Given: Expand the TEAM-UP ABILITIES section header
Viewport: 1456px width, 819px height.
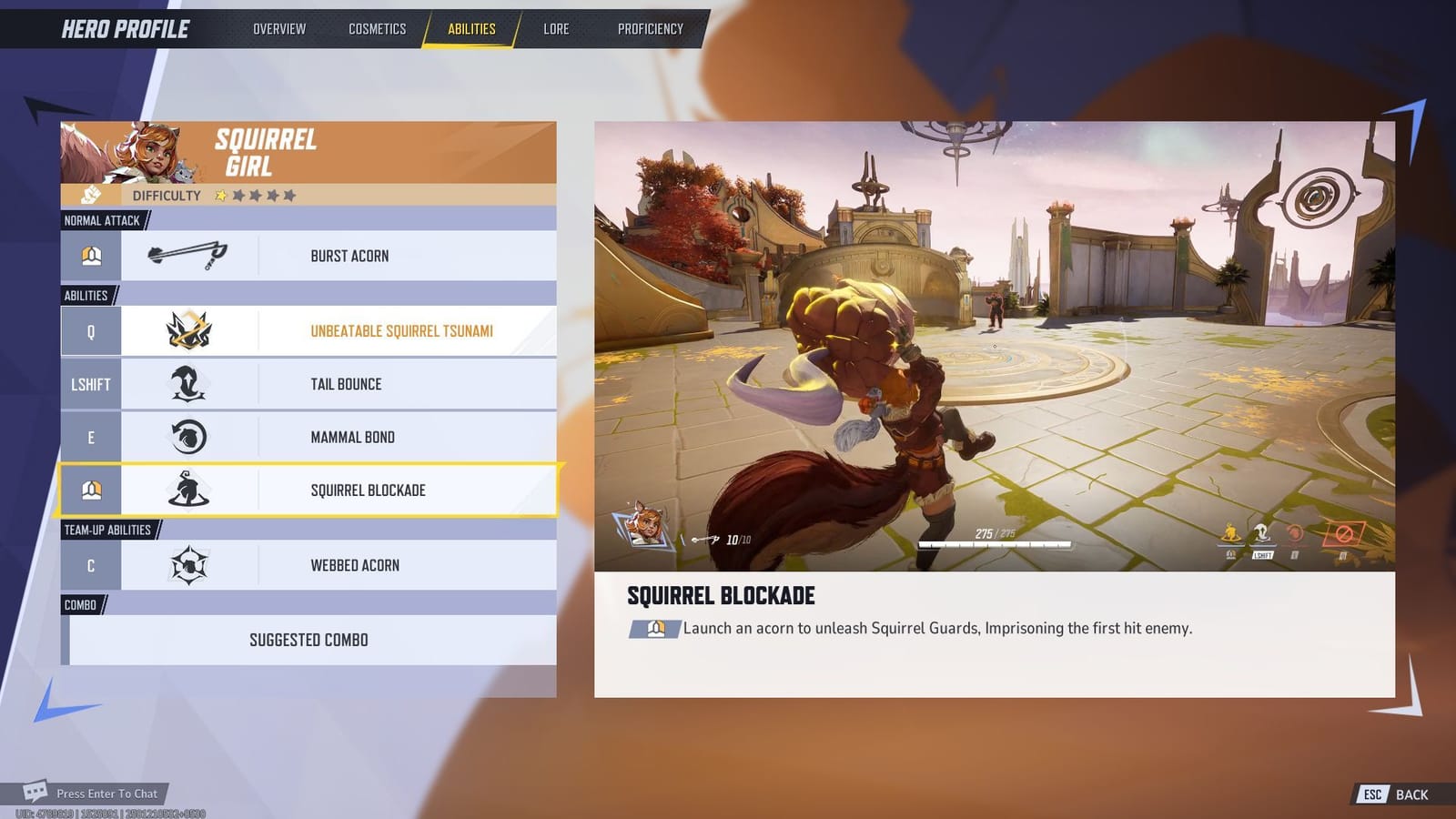Looking at the screenshot, I should click(x=108, y=529).
